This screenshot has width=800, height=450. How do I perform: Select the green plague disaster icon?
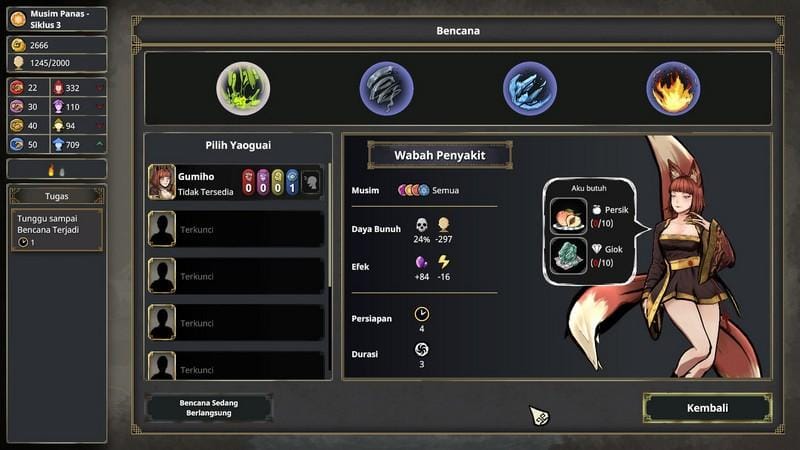click(x=243, y=88)
